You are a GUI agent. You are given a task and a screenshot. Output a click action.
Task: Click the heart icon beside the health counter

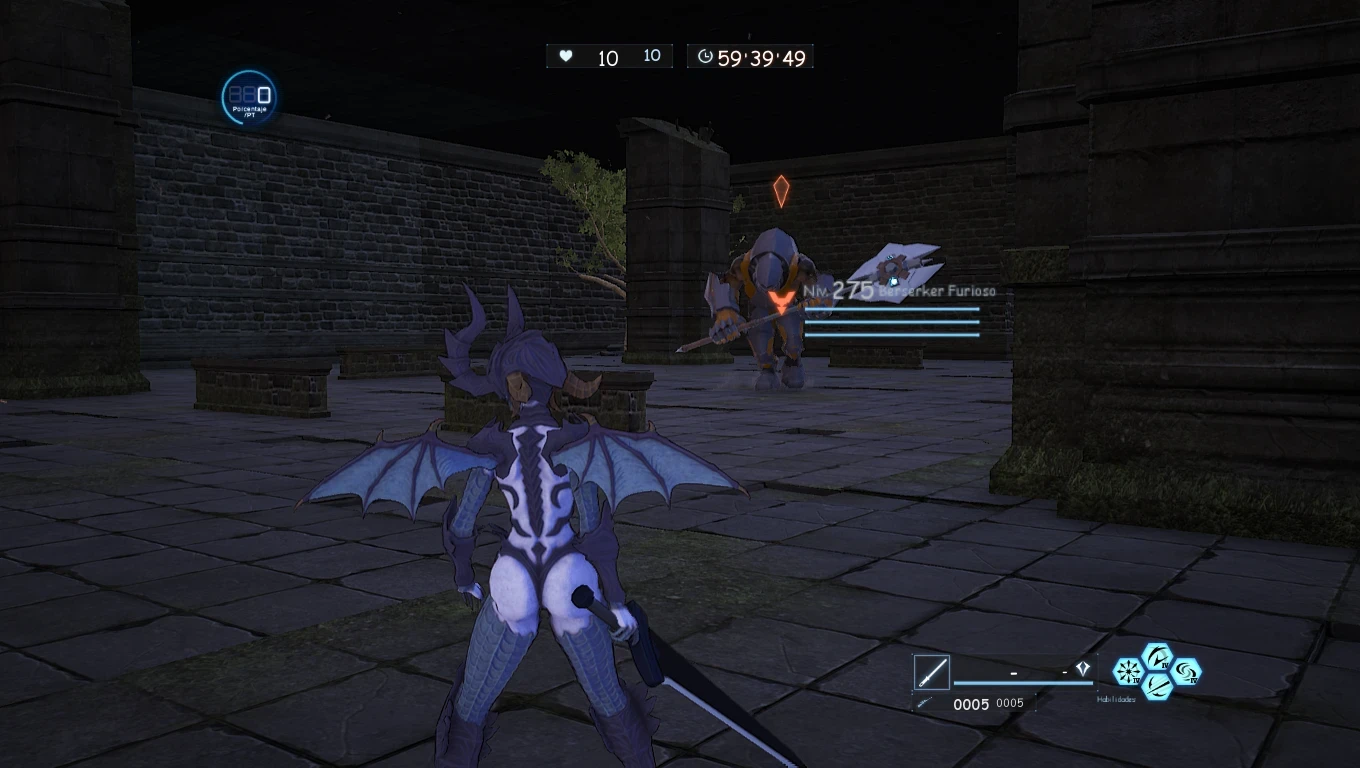coord(566,56)
